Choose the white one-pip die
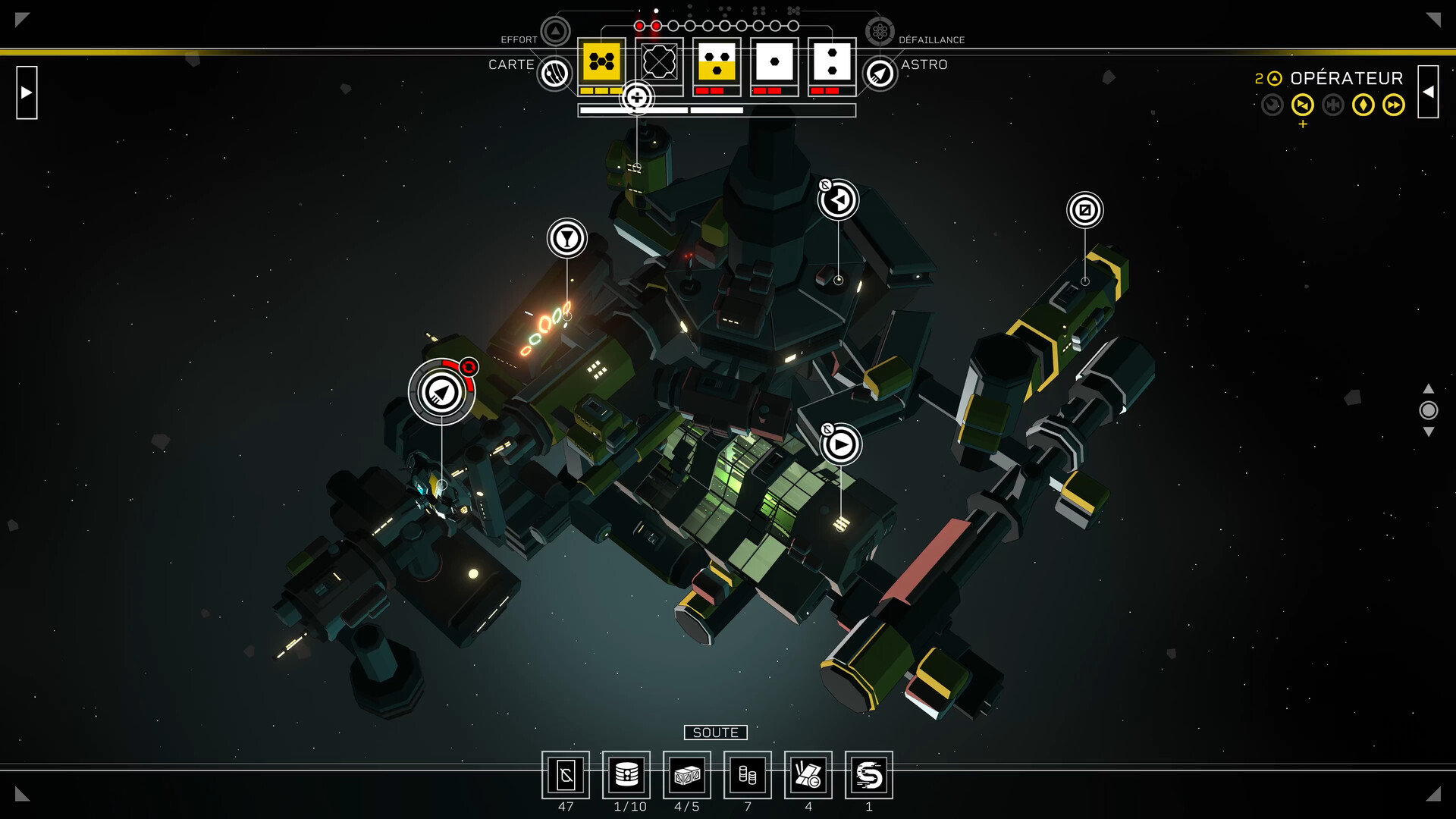This screenshot has width=1456, height=819. 774,62
